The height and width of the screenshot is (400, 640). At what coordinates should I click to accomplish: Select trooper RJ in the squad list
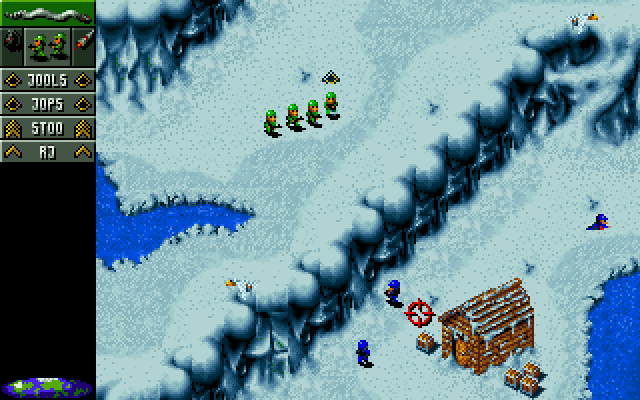pos(47,151)
